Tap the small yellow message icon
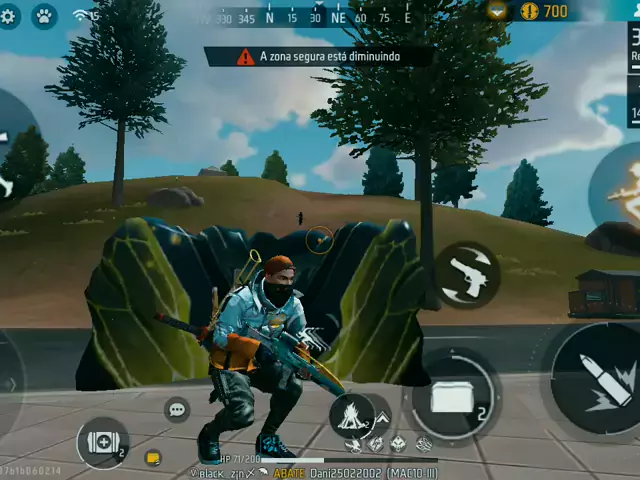This screenshot has width=640, height=480. (153, 458)
